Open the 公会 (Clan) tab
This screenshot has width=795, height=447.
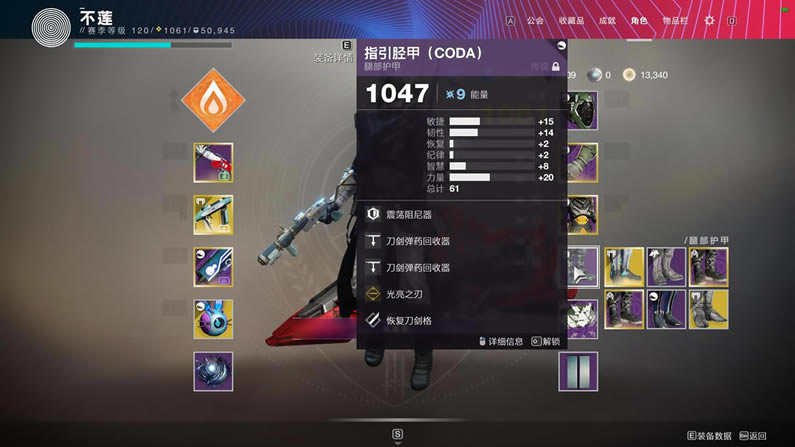click(535, 20)
